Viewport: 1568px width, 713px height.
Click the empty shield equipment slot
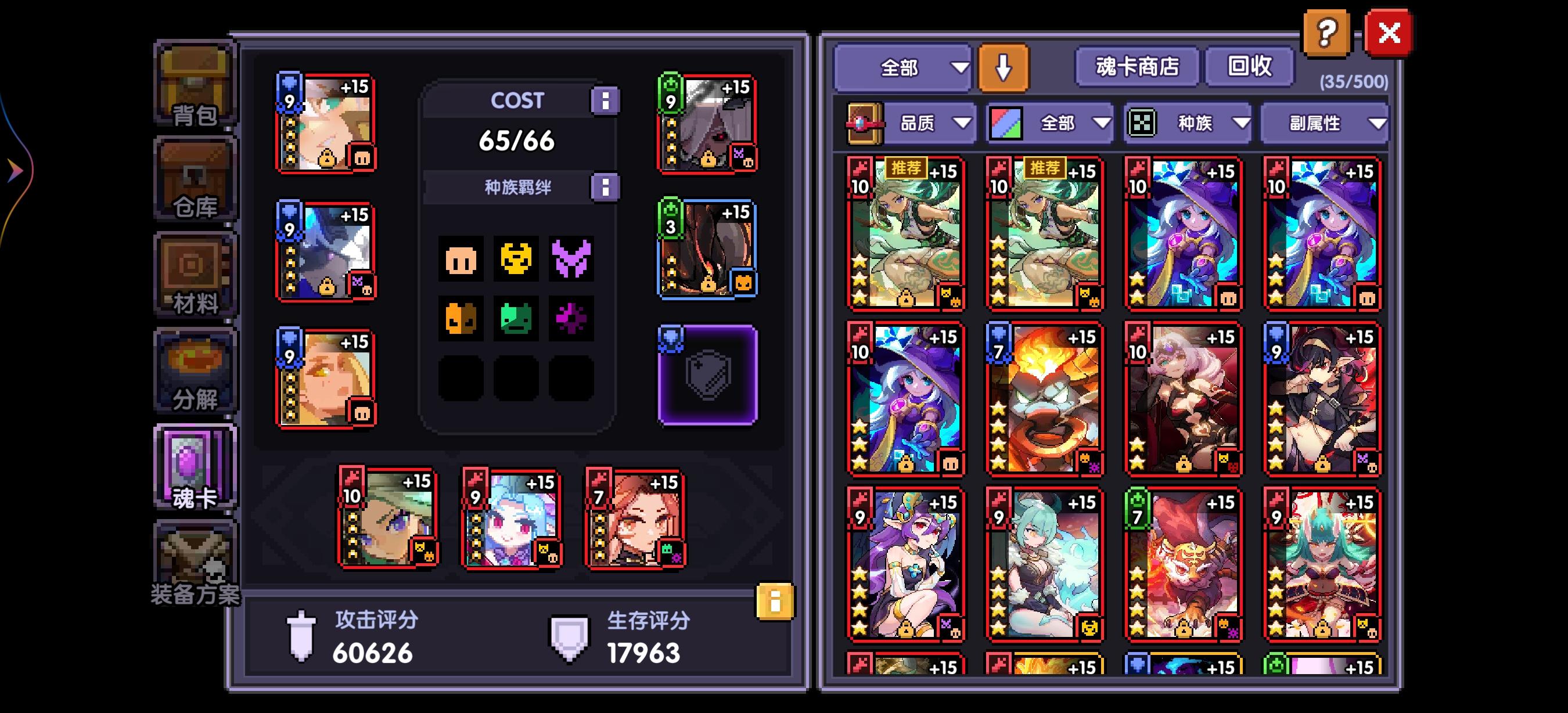708,375
